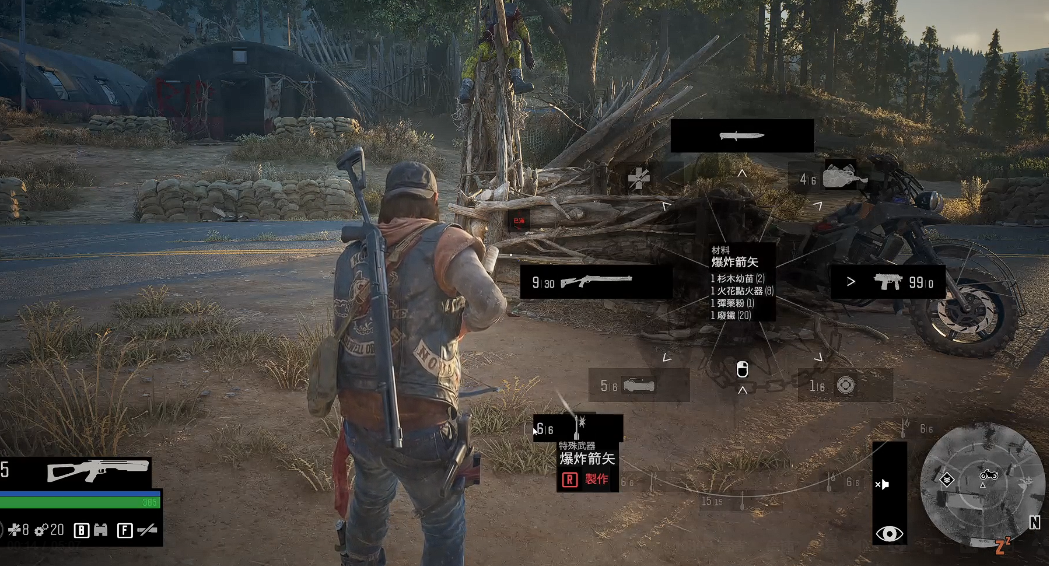Screen dimensions: 1049x566
Task: Click the motorcycle marker on the minimap
Action: pos(989,475)
